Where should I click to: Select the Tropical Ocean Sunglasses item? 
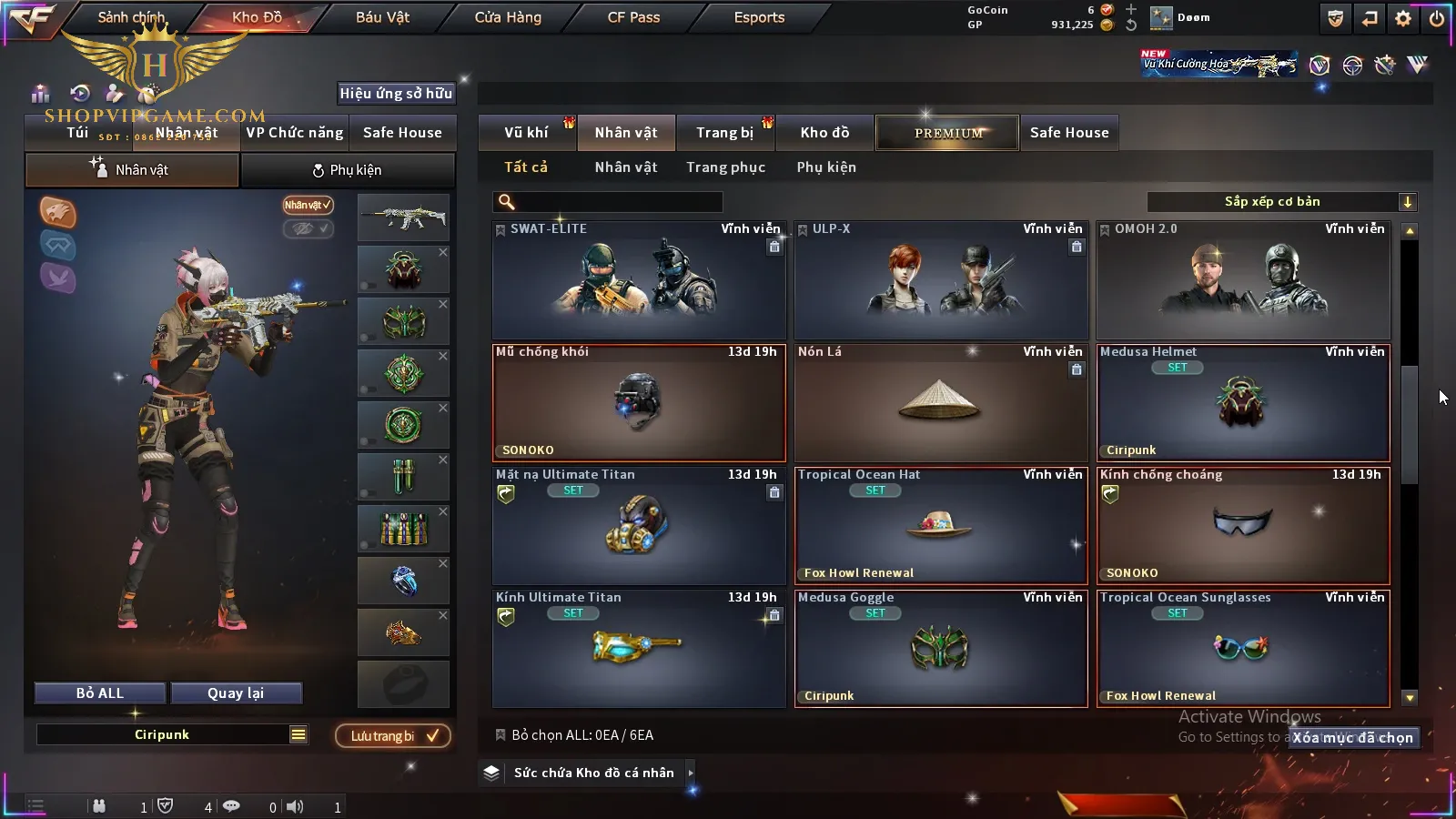point(1243,649)
